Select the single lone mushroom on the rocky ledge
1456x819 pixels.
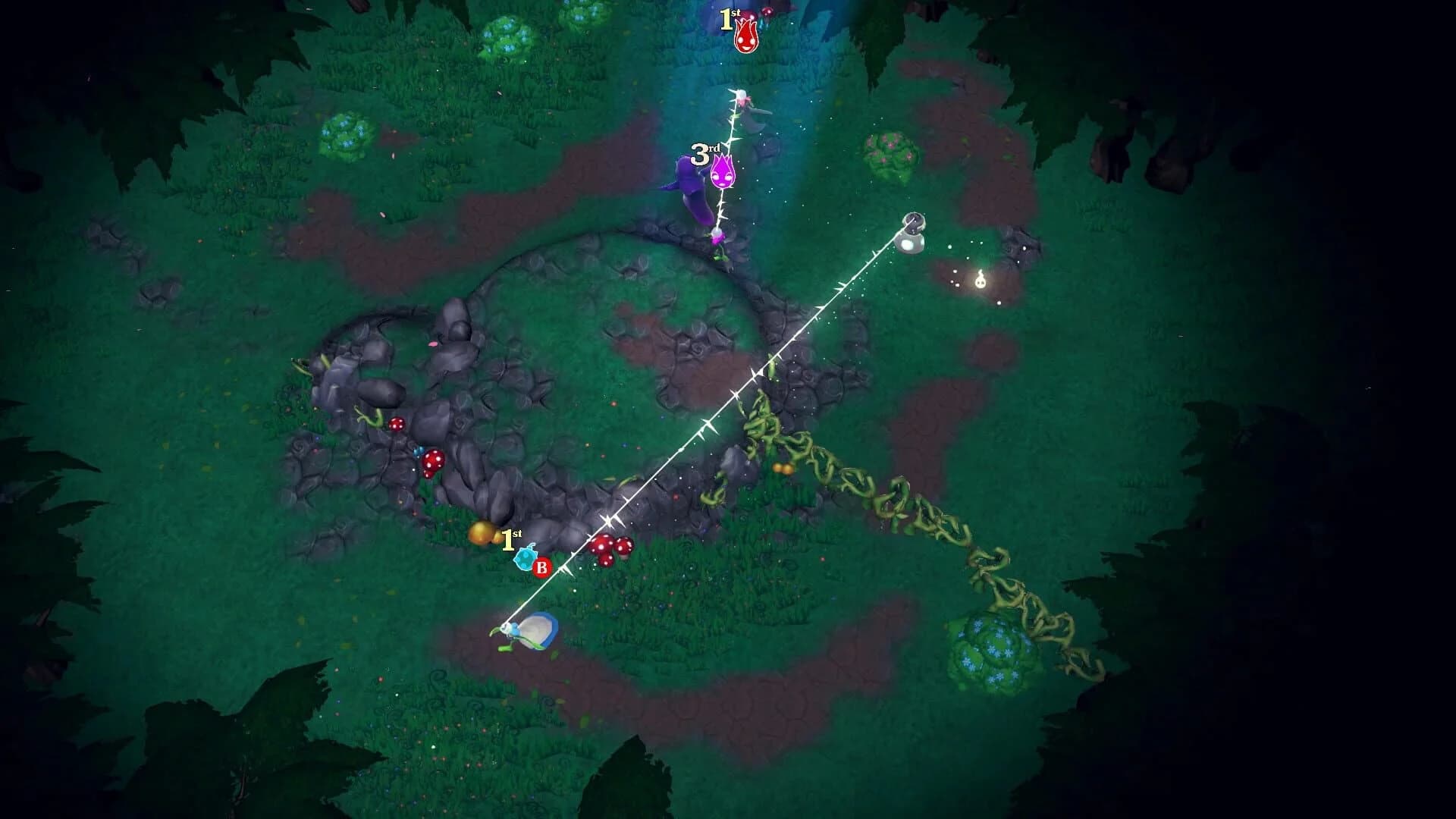click(397, 425)
